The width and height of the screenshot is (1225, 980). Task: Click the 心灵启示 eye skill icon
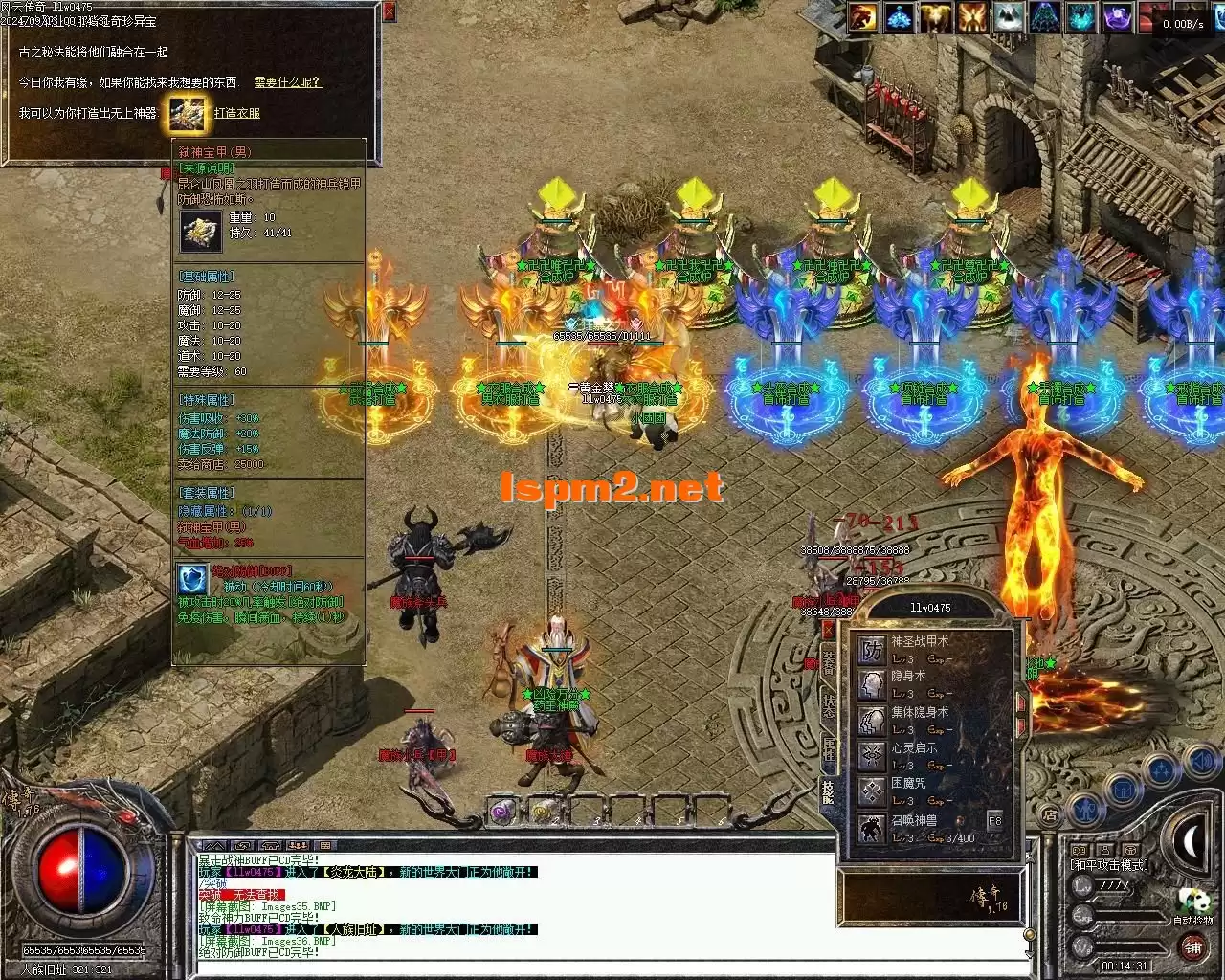872,756
